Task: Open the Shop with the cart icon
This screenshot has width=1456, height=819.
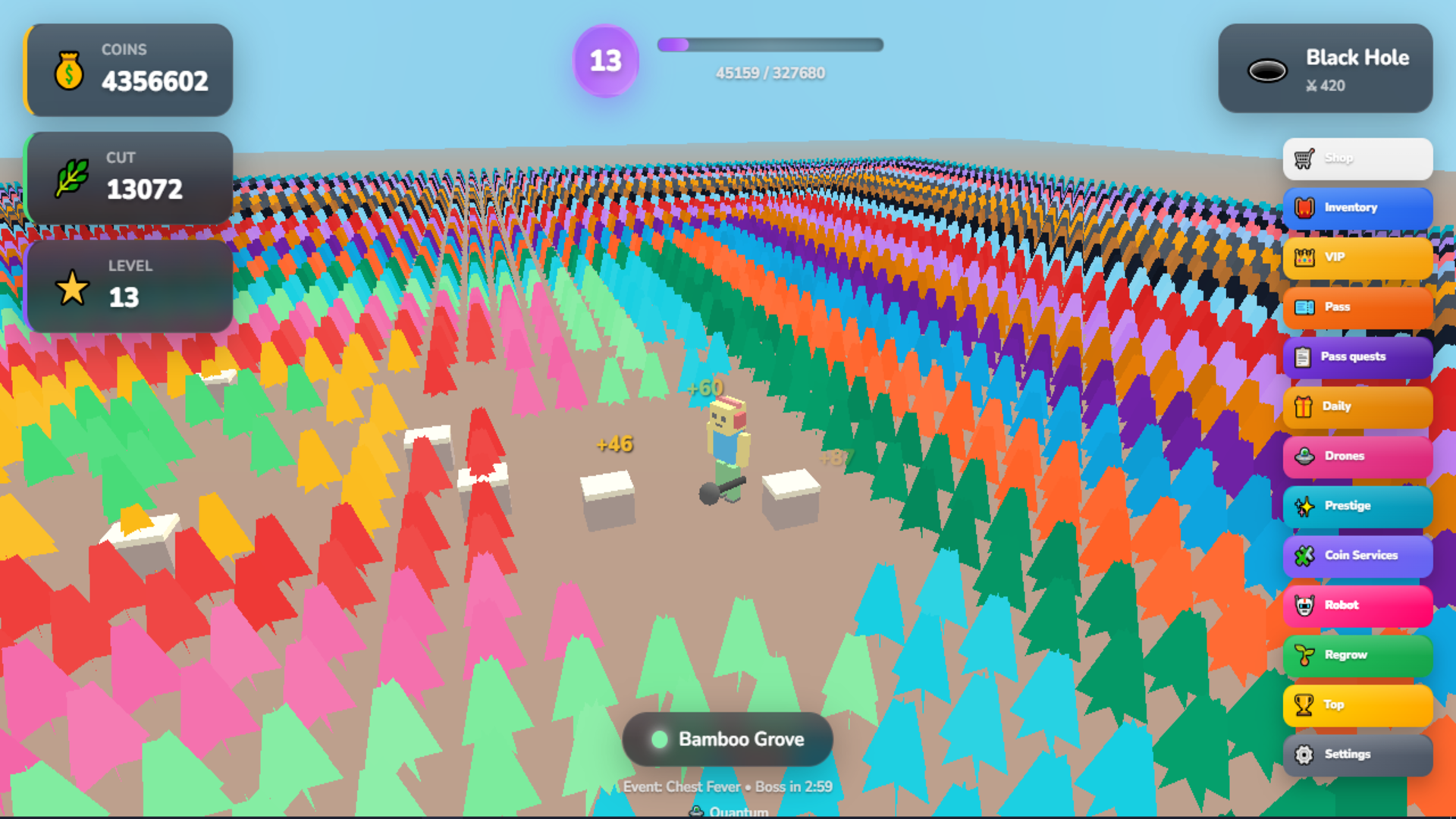Action: click(x=1303, y=158)
